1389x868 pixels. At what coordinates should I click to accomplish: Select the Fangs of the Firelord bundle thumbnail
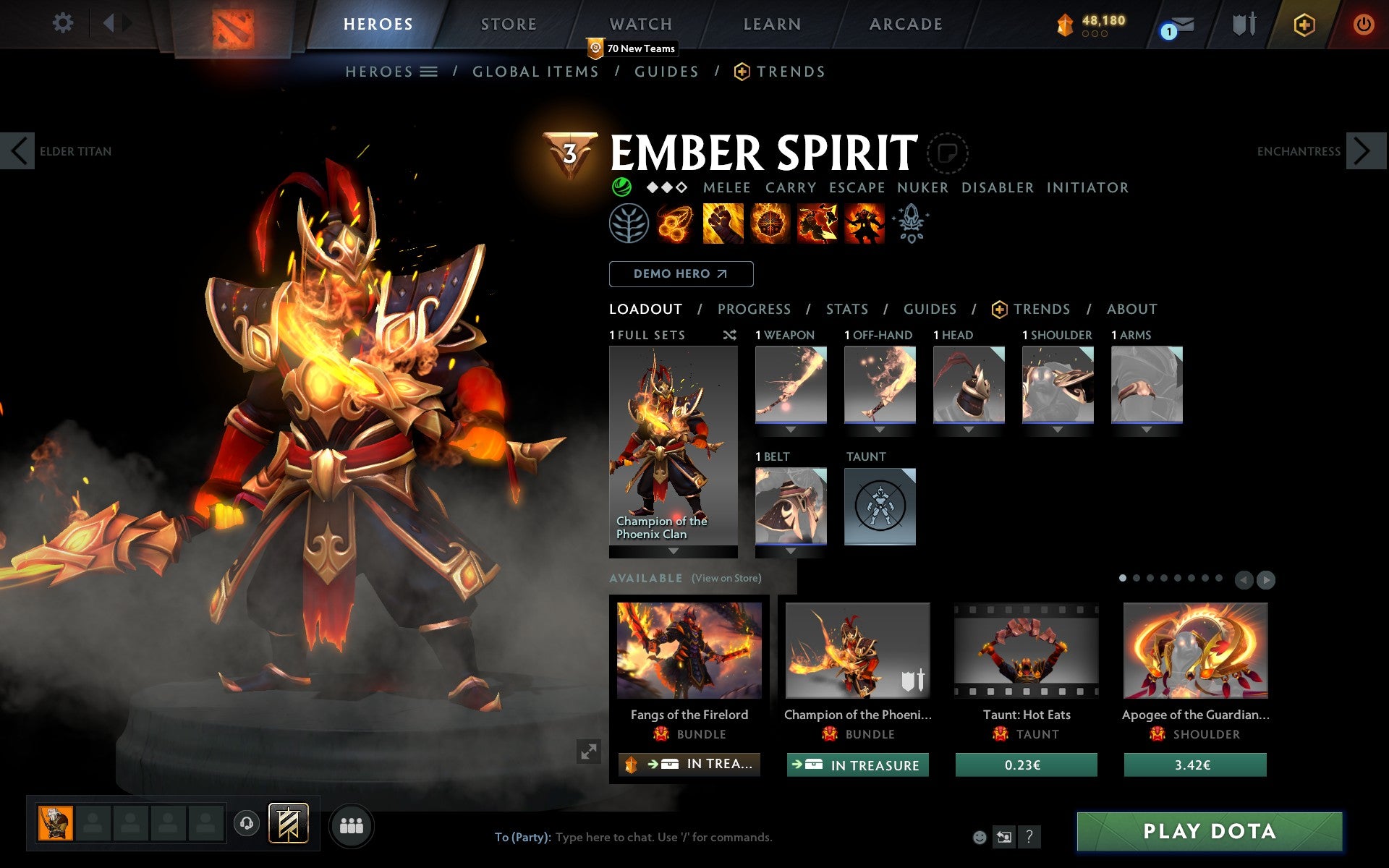[x=688, y=651]
